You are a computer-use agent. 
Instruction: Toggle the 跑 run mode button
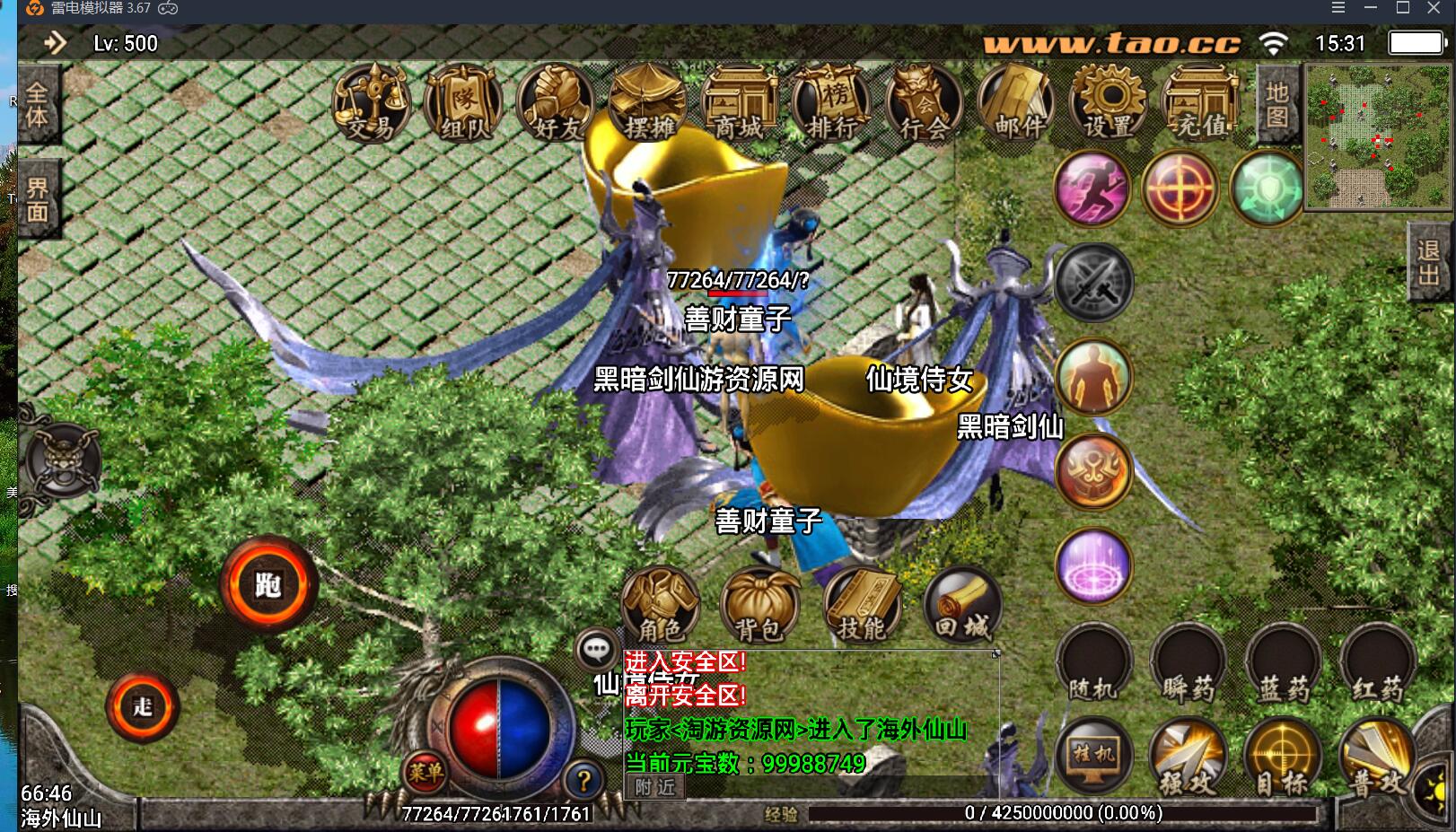[268, 585]
